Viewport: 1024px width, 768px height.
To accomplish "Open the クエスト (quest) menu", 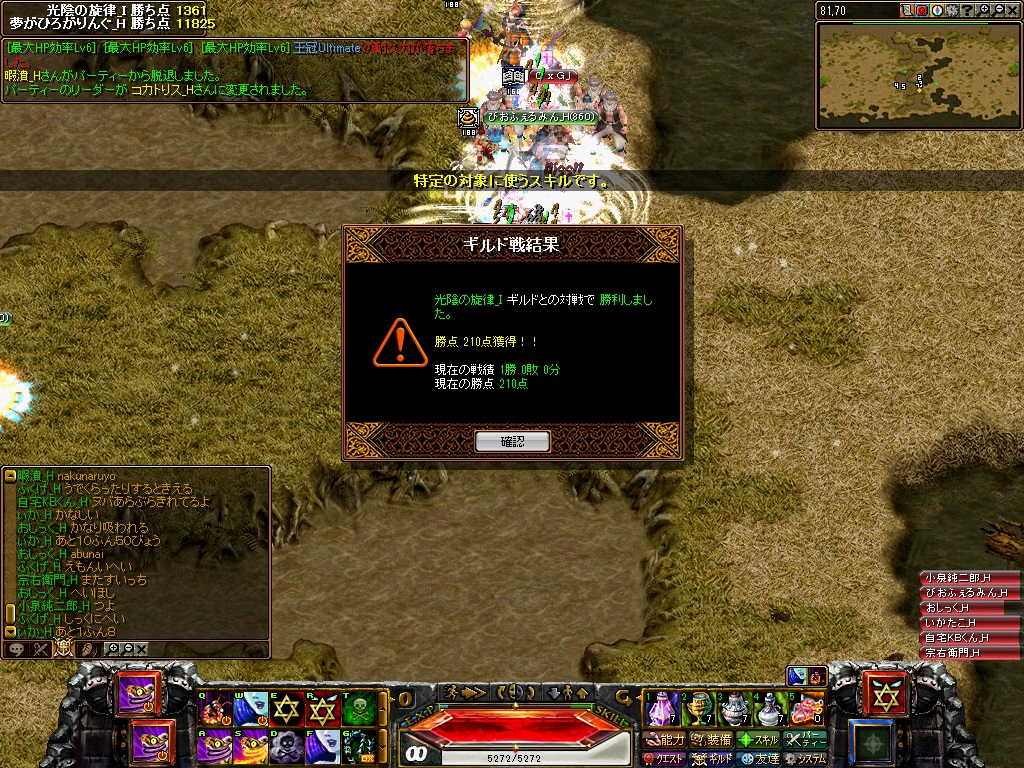I will click(665, 759).
